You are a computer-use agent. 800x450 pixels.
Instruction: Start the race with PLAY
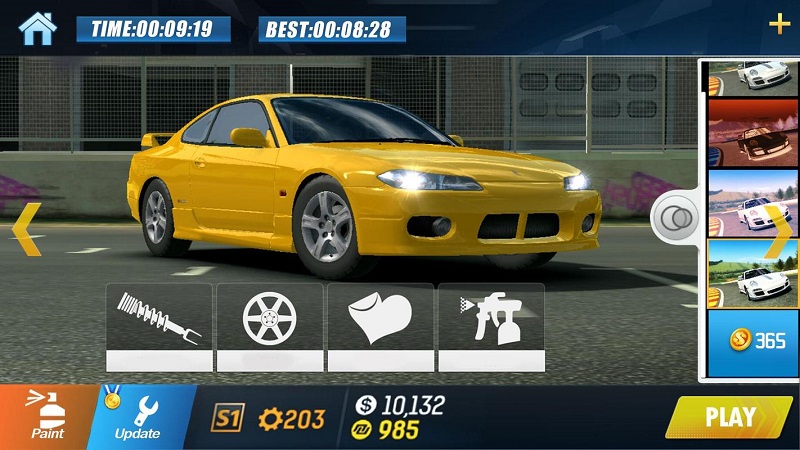coord(730,416)
